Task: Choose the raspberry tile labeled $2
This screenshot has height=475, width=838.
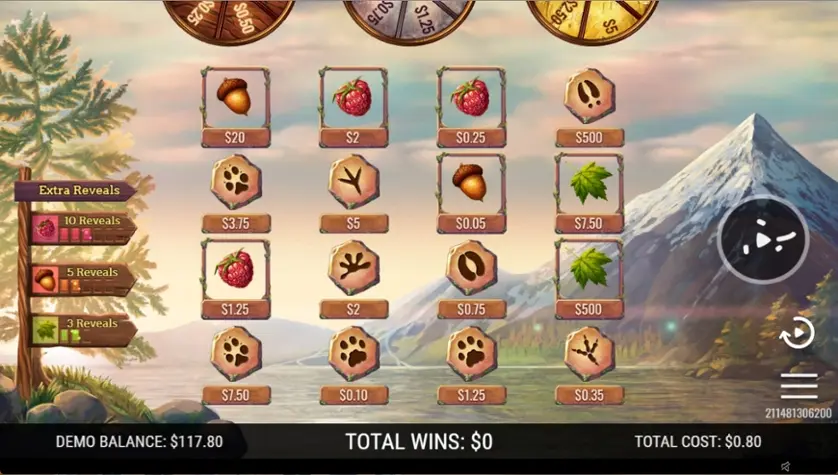Action: (353, 97)
